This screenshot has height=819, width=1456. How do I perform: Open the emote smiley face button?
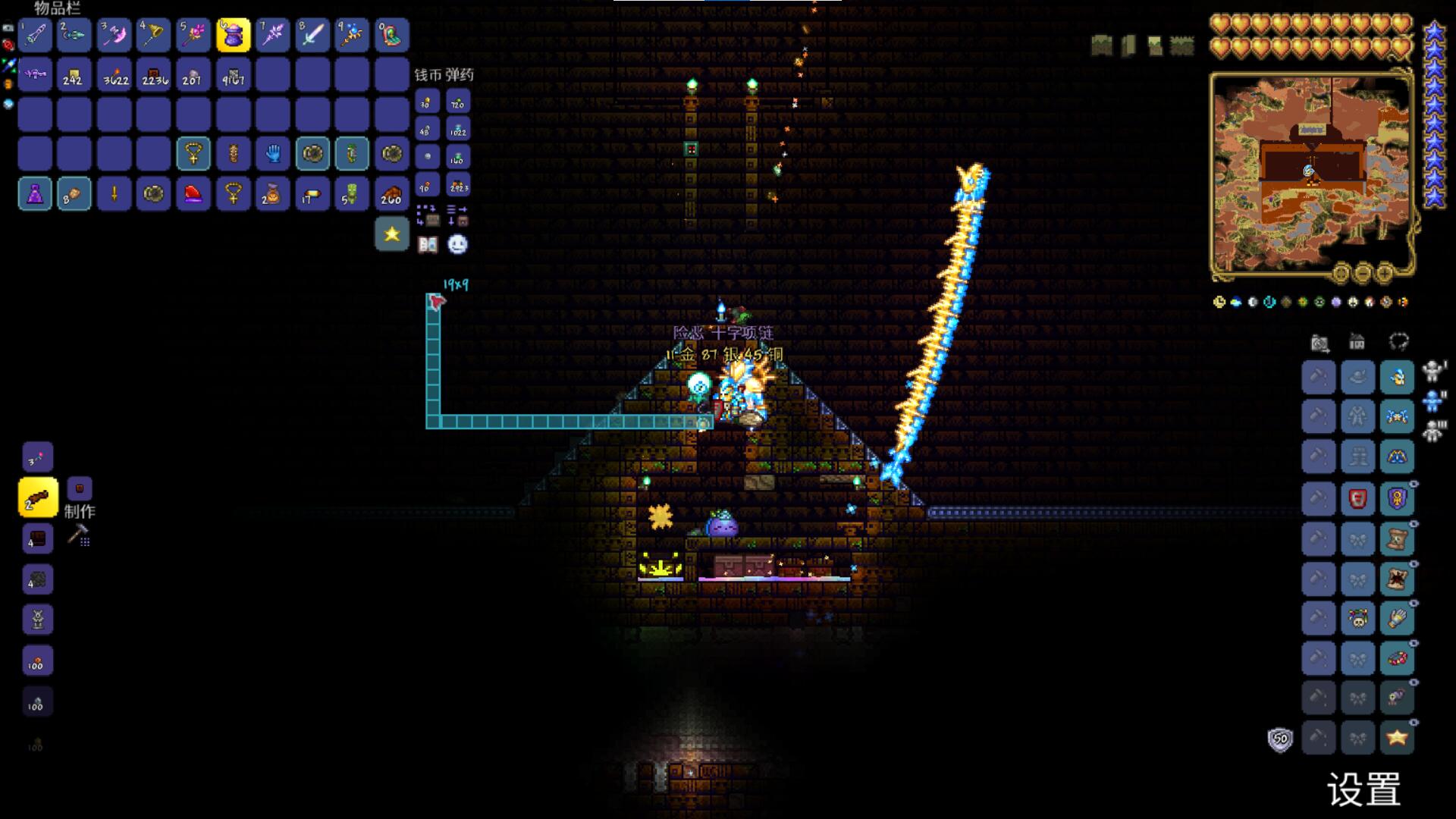pyautogui.click(x=457, y=244)
